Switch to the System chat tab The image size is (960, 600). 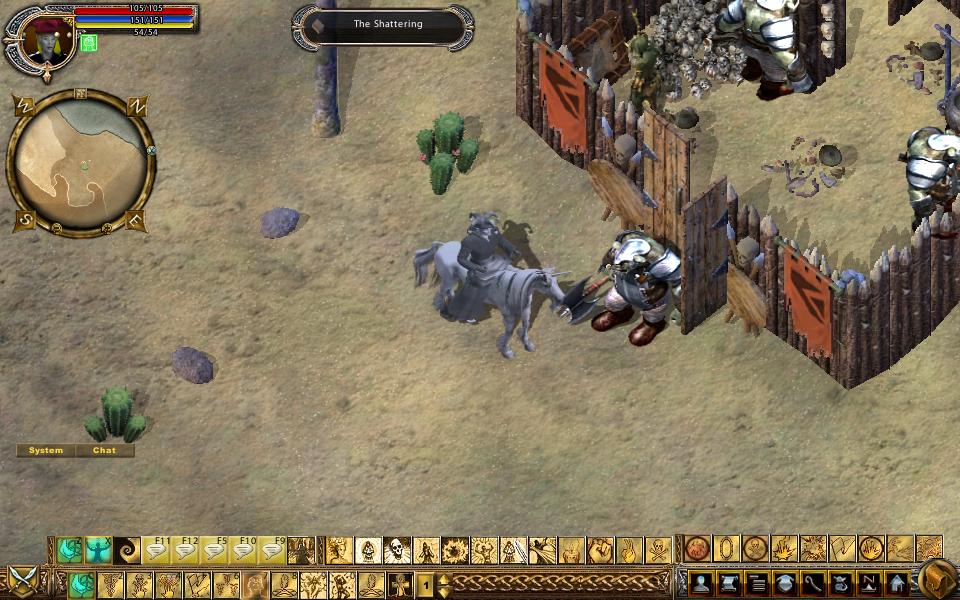[46, 451]
